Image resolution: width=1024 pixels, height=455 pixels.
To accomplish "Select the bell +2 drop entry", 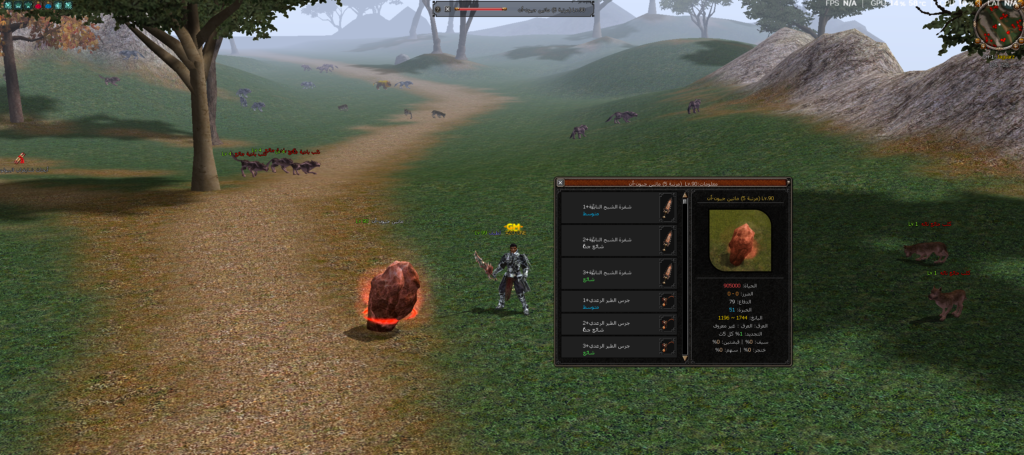I will (618, 324).
